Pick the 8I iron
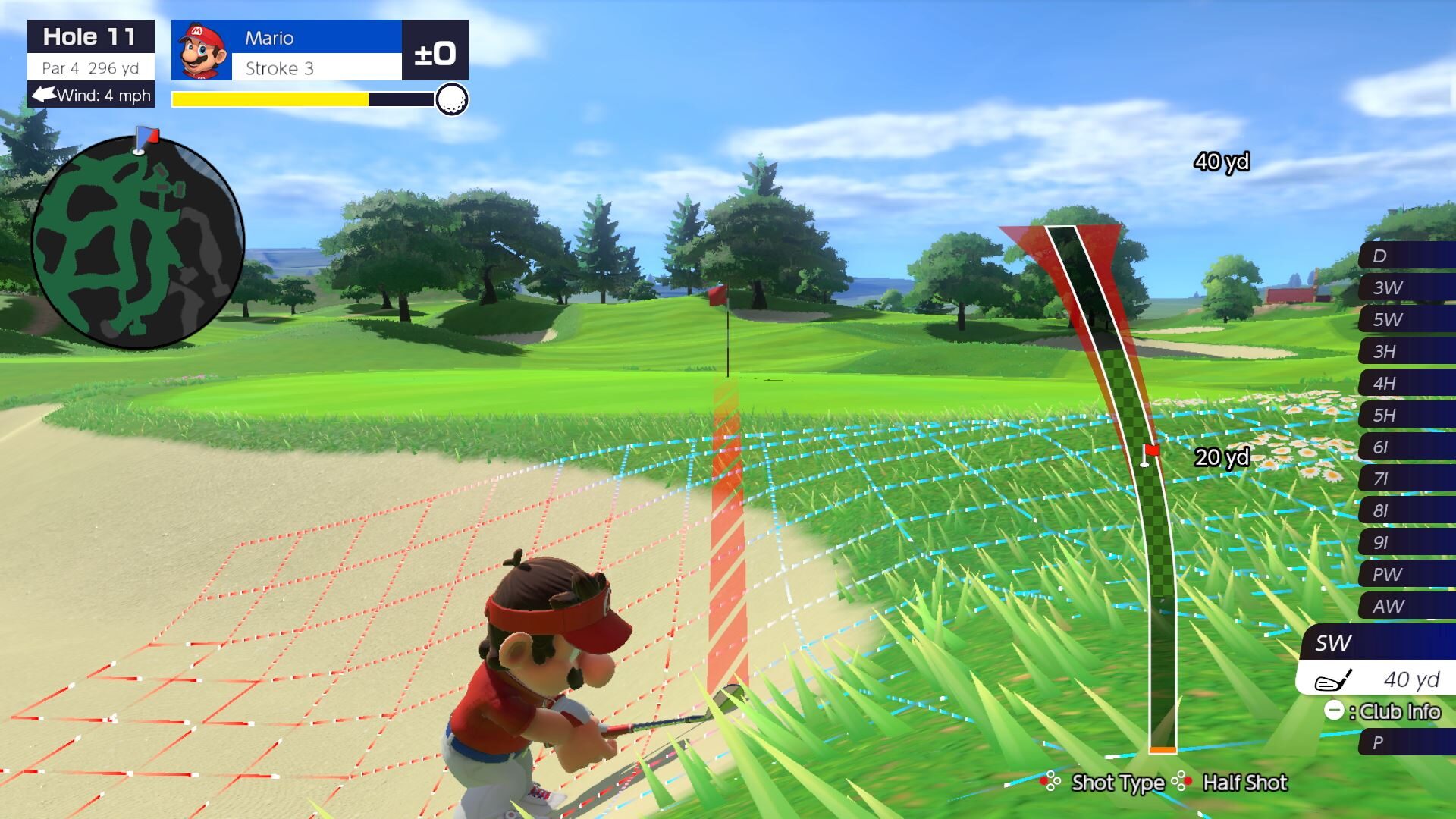This screenshot has height=819, width=1456. (1405, 510)
